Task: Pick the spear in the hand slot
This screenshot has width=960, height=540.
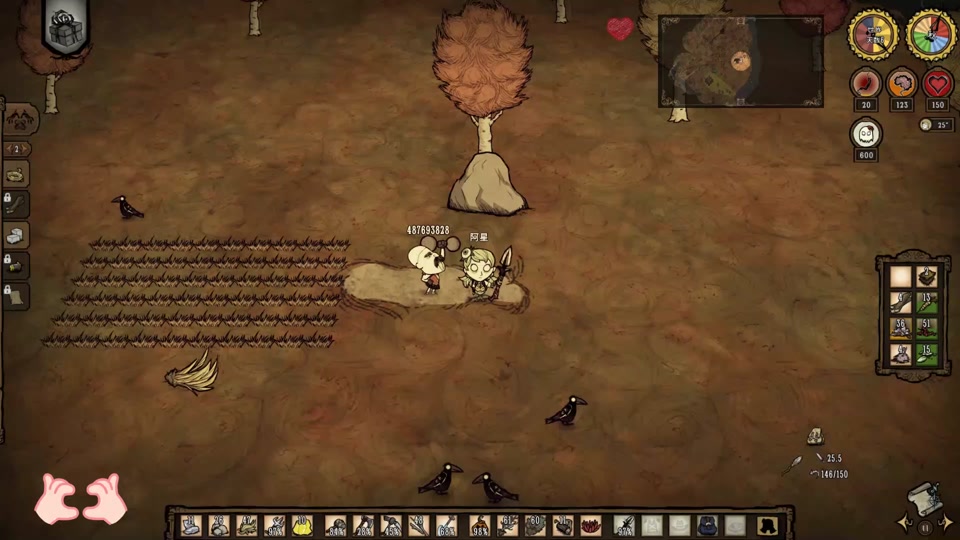Action: pyautogui.click(x=624, y=525)
